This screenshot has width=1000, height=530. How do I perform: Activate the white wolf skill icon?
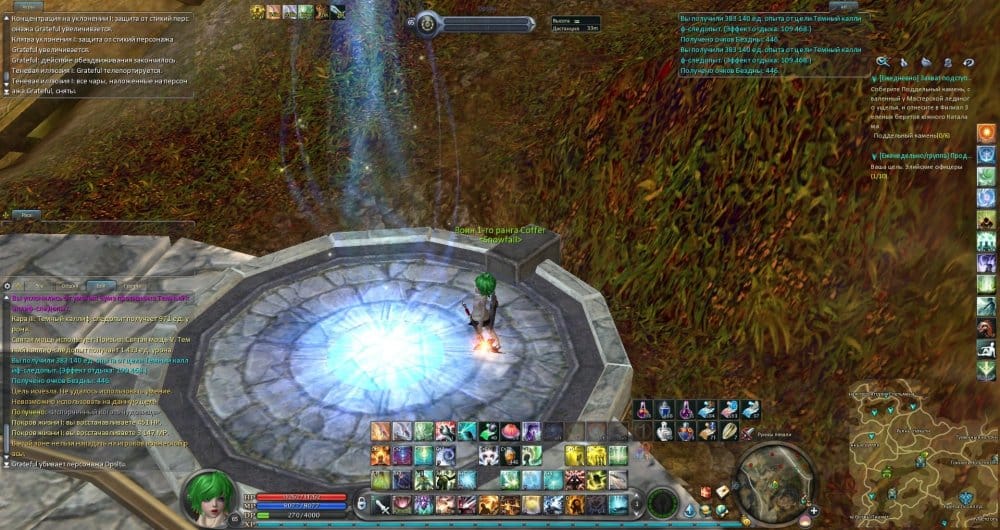tap(490, 455)
